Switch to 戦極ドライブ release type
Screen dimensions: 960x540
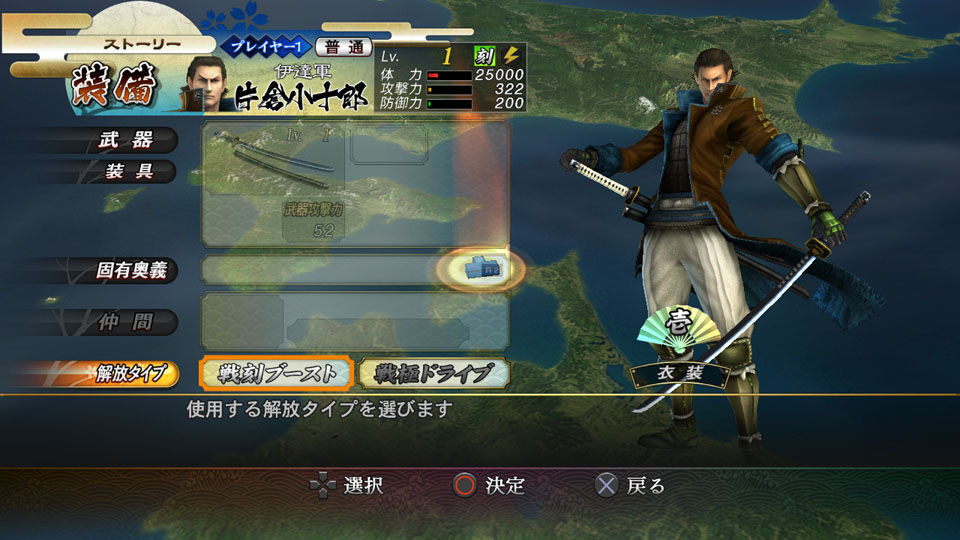click(x=434, y=373)
